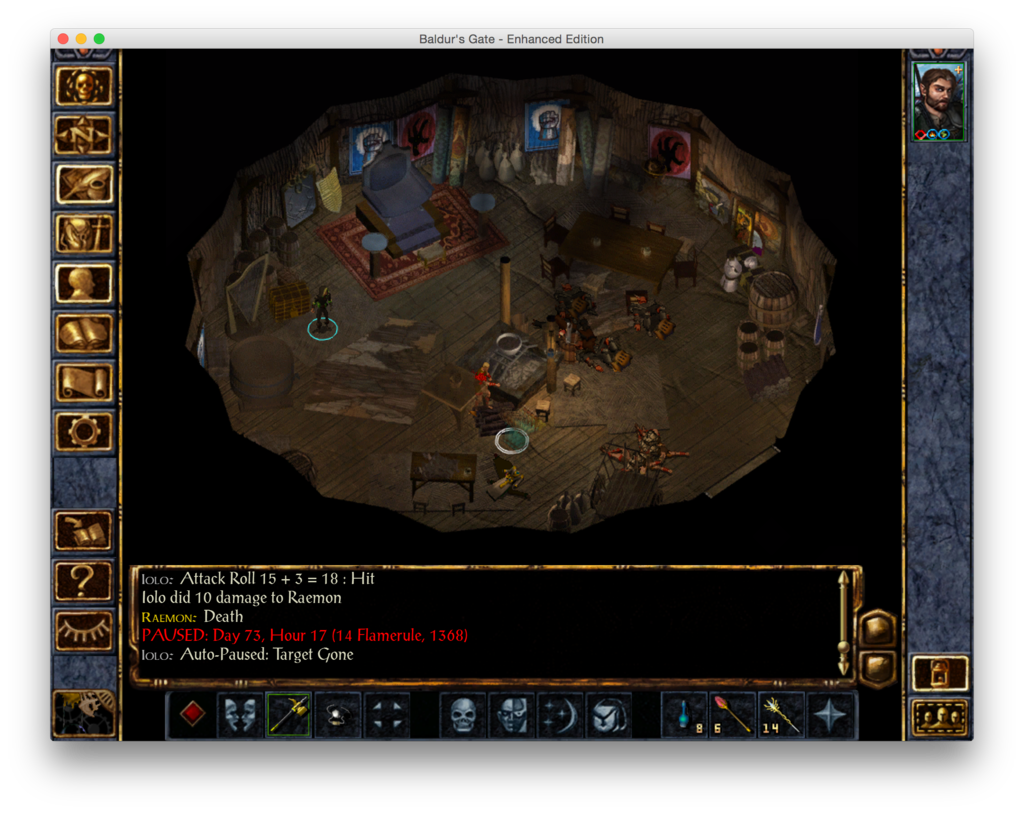Open the character record bust icon
1024x813 pixels.
84,283
